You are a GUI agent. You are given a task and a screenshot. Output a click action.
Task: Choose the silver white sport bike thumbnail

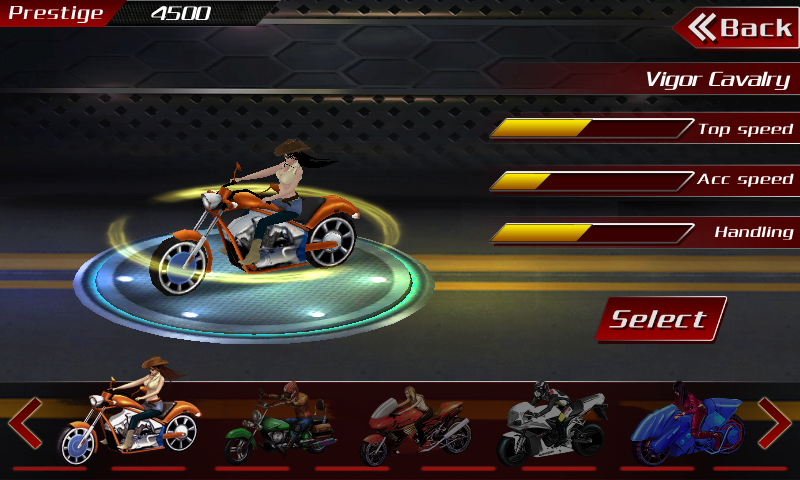553,424
